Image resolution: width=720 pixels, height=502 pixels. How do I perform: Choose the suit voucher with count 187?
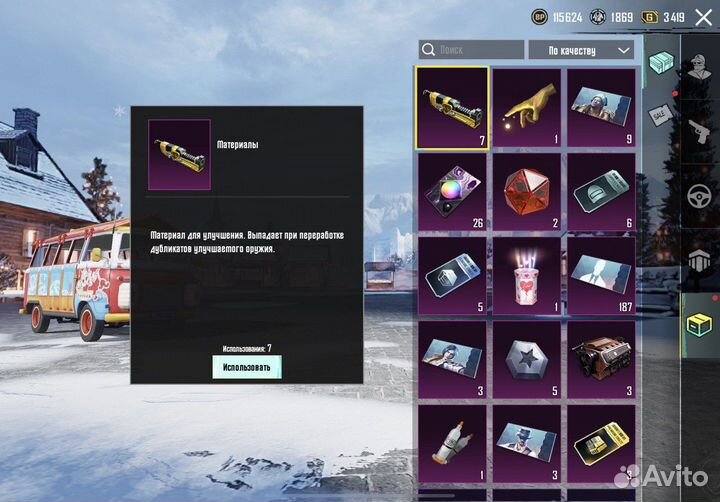pyautogui.click(x=602, y=275)
